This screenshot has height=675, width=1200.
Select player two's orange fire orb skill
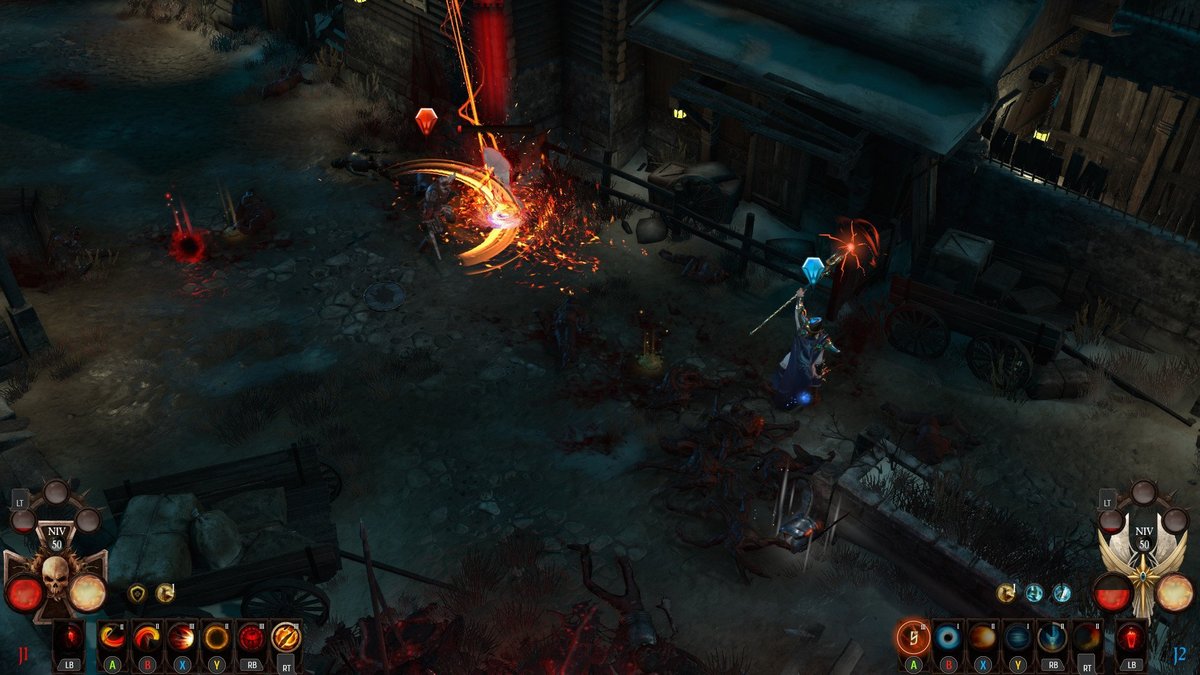(982, 636)
